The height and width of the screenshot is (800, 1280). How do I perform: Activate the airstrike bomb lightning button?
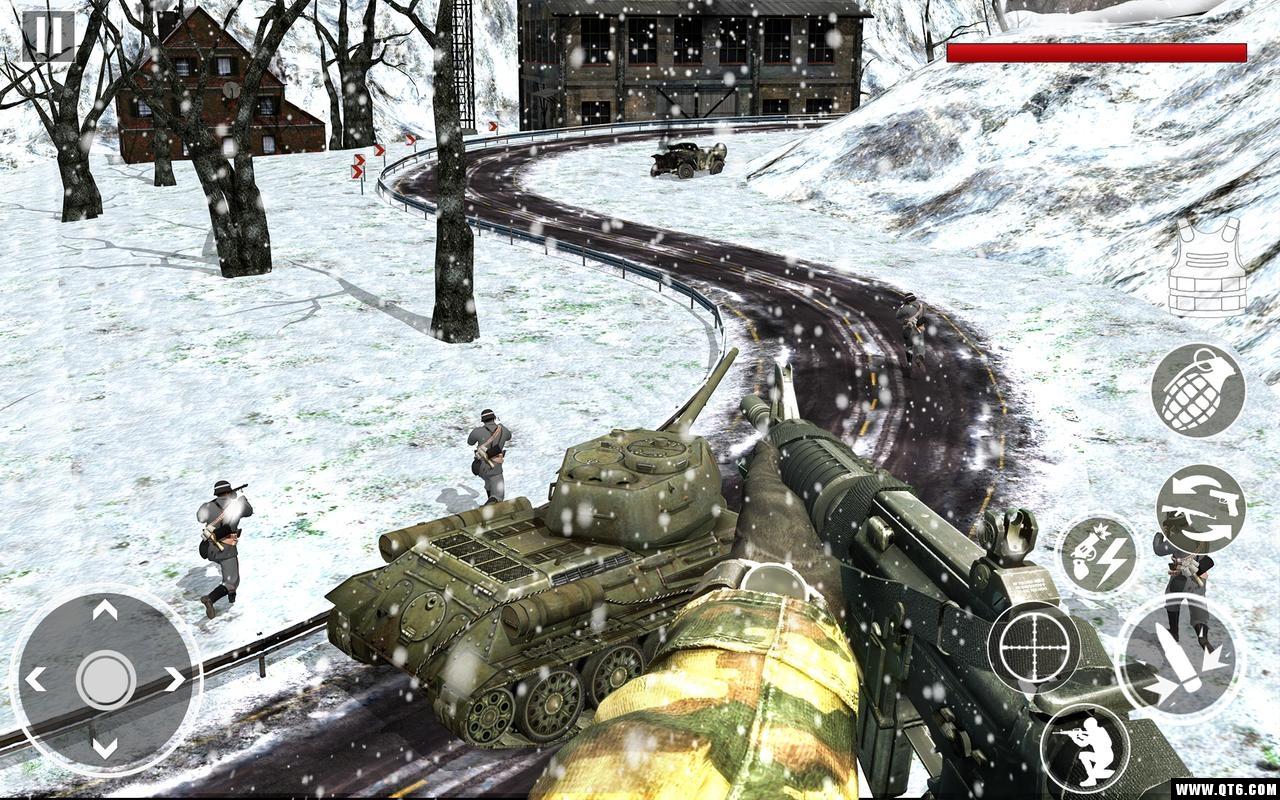pos(1098,555)
